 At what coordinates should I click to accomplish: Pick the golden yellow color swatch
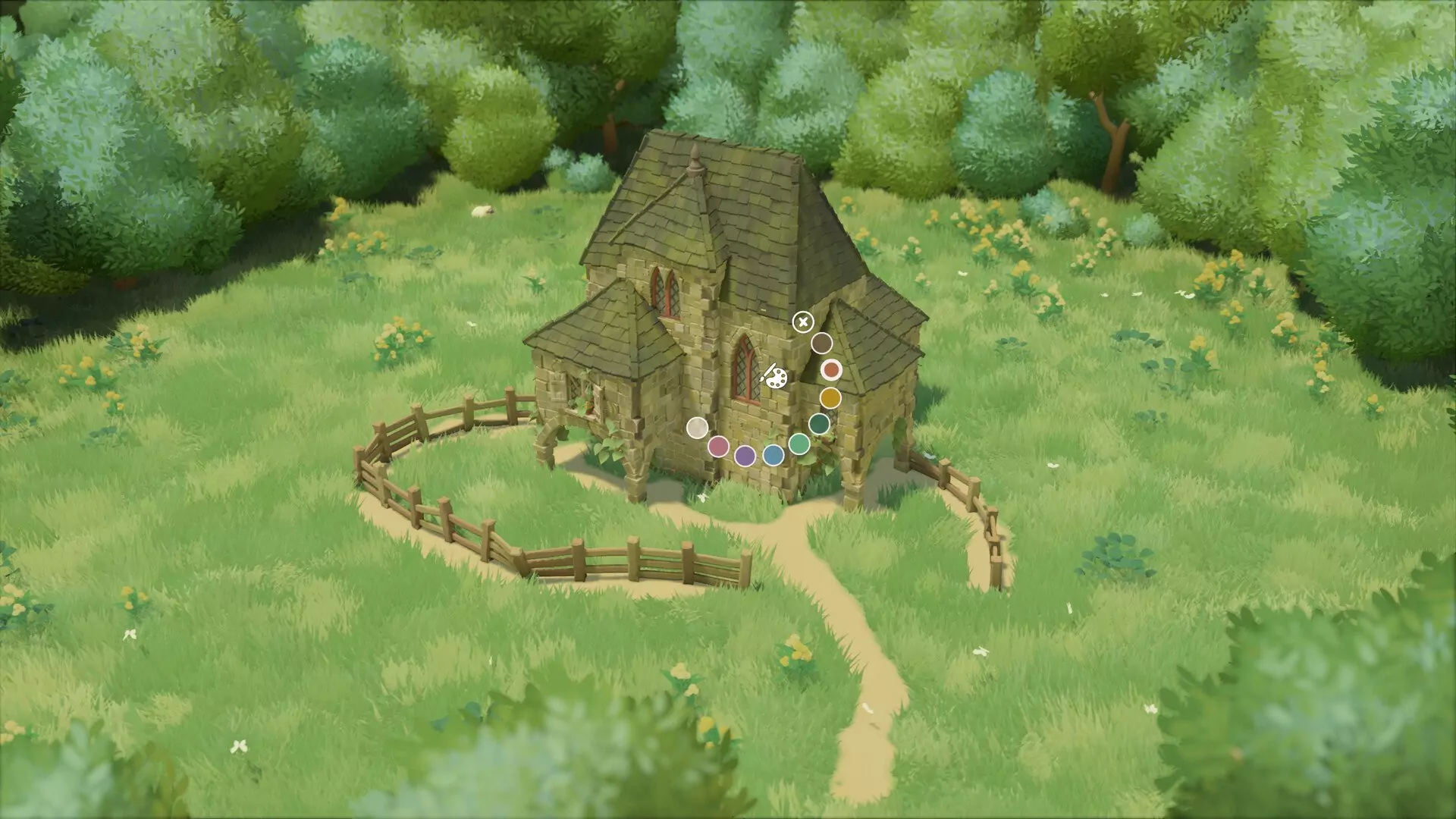[830, 397]
